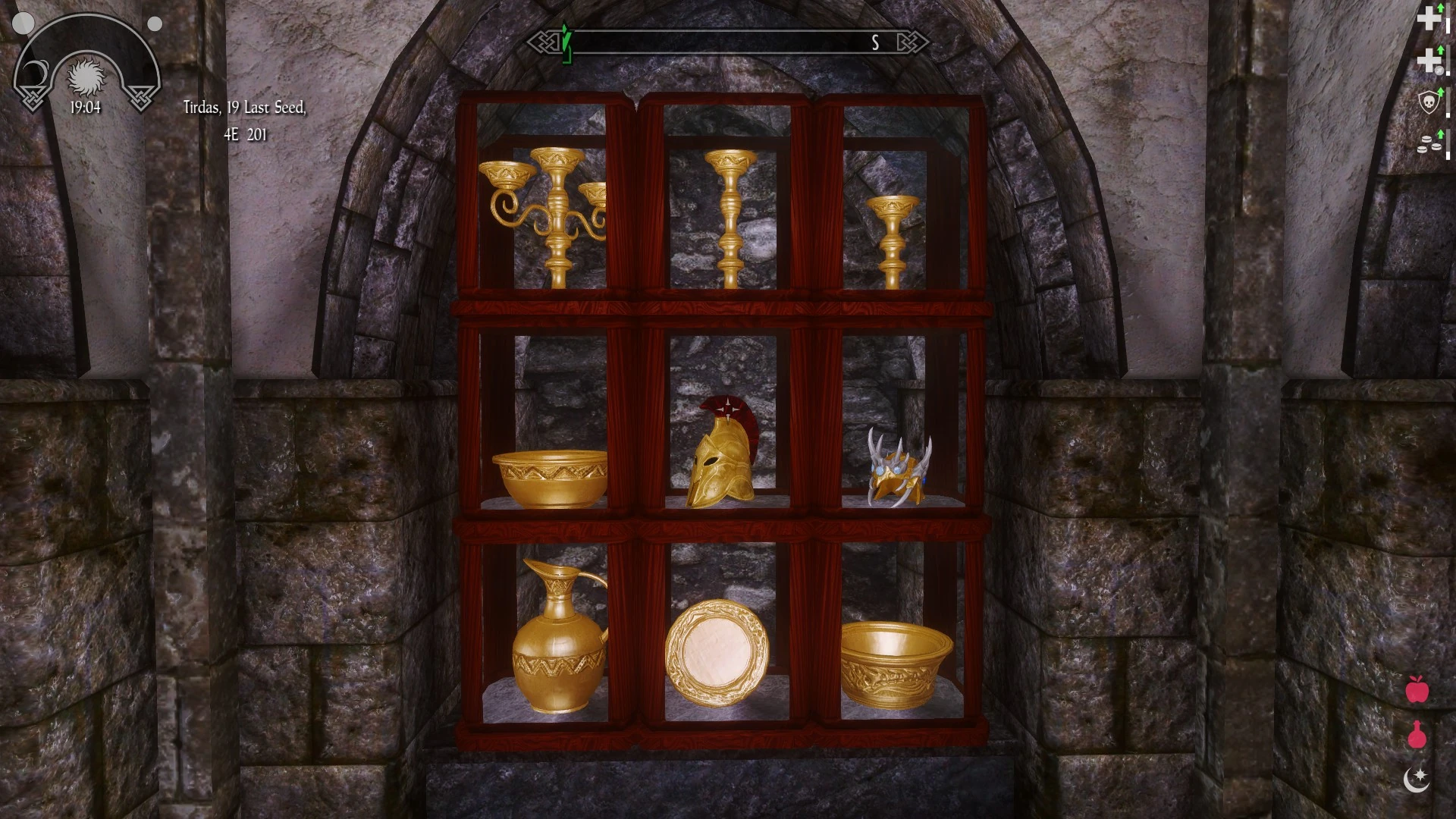Click the green upgrade arrow beside the coins
1456x819 pixels.
tap(1440, 135)
